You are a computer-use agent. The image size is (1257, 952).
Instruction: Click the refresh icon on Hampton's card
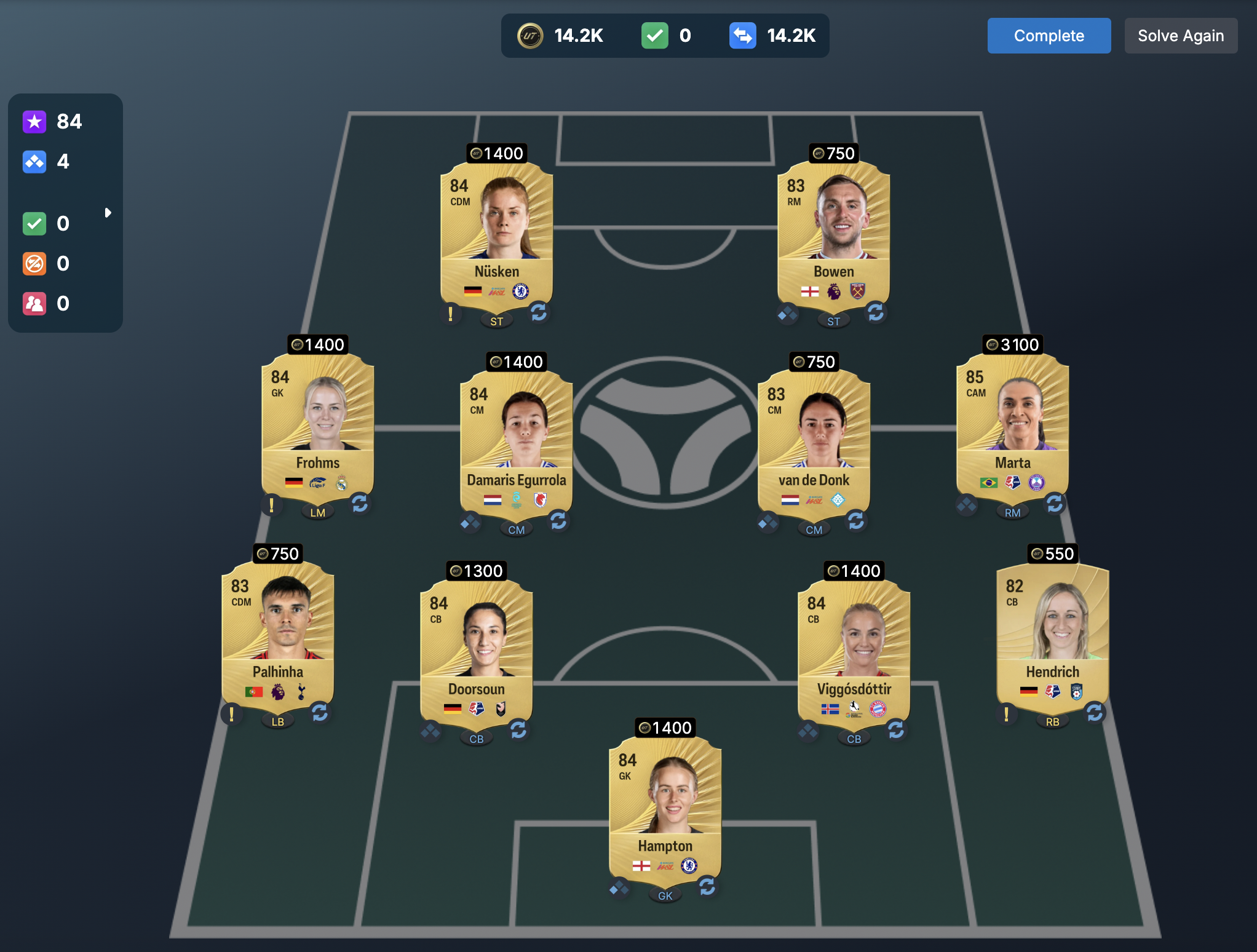point(707,886)
